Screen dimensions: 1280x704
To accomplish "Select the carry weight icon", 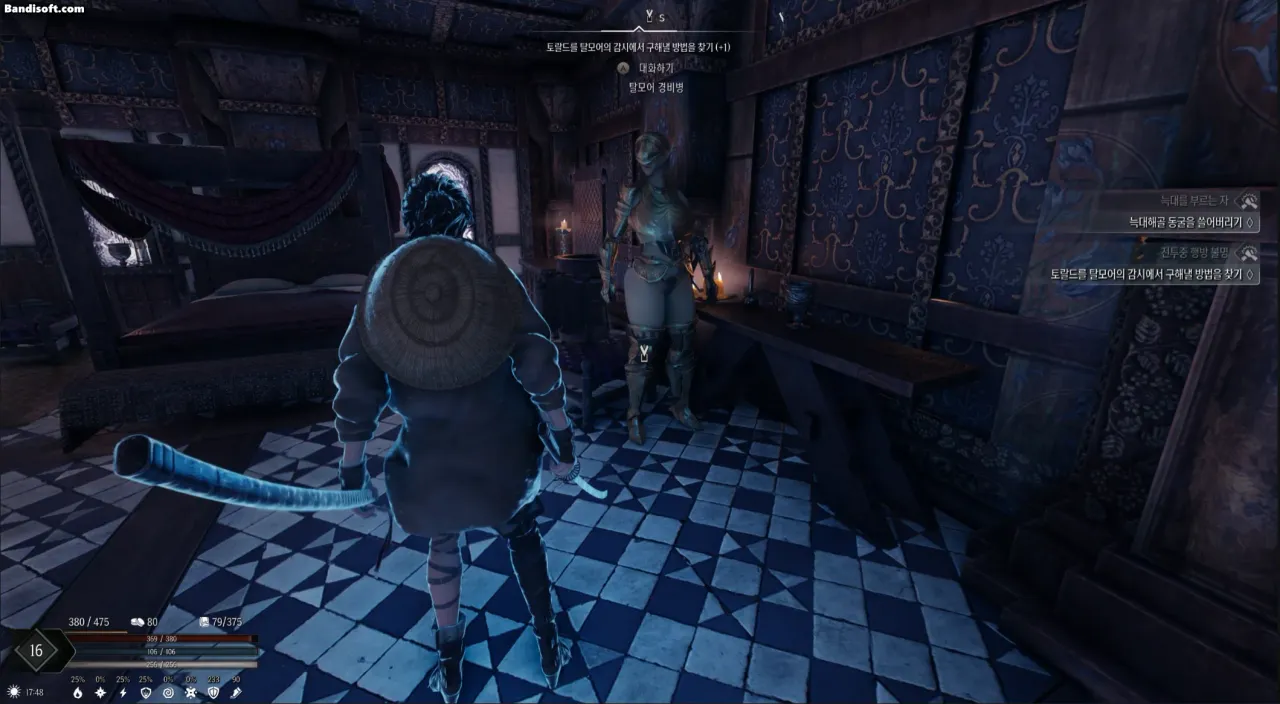I will 204,622.
